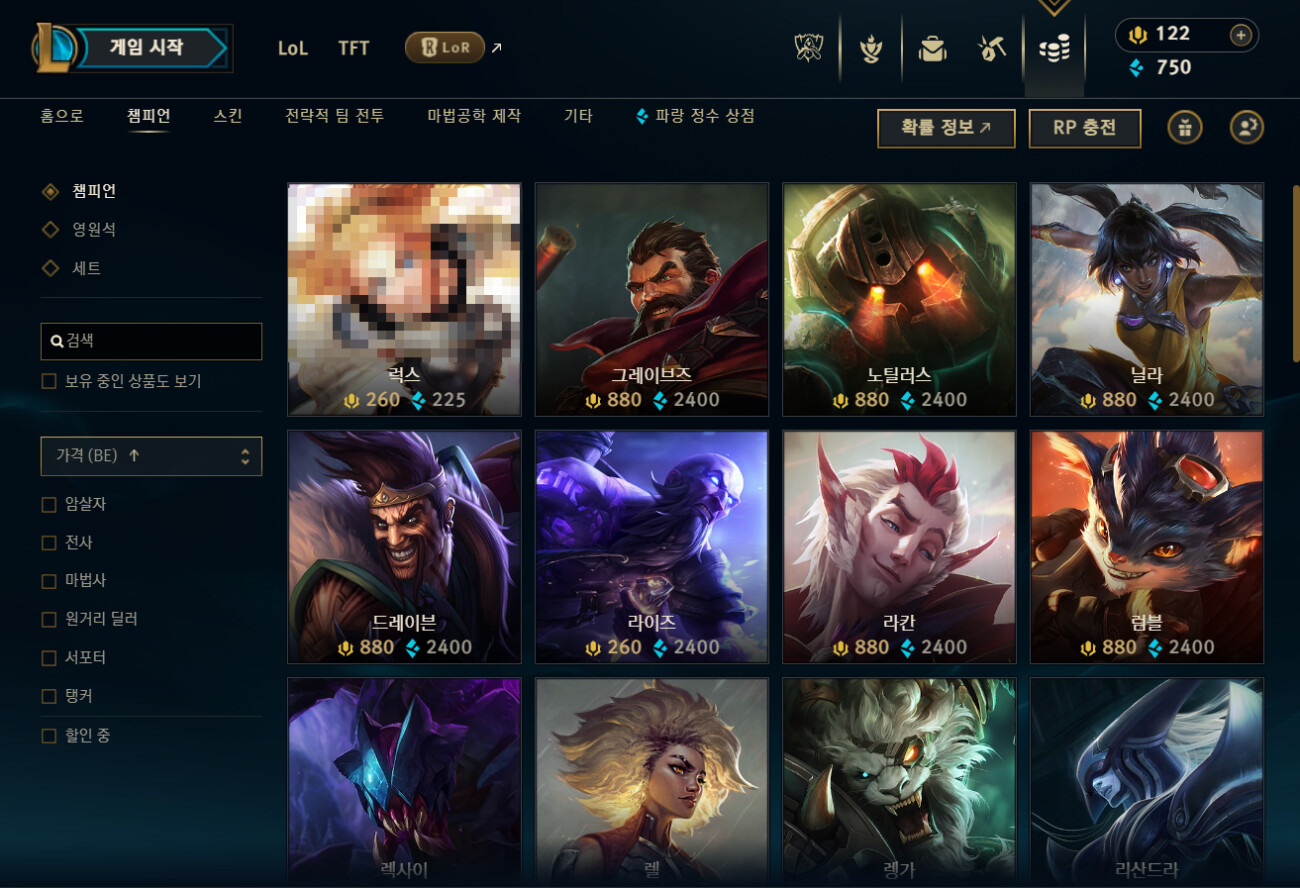Click the plus icon next to RP balance

1240,34
